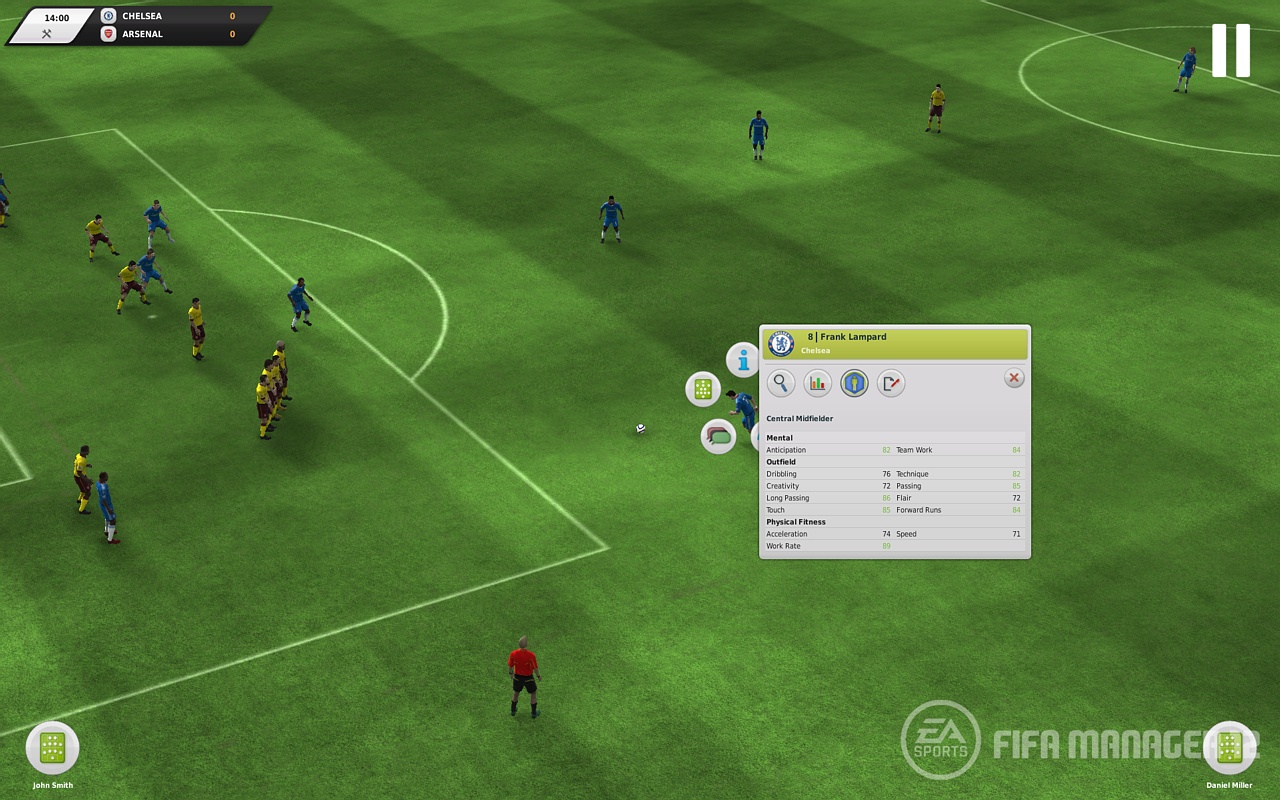Pause the match with the pause button

tap(1229, 51)
